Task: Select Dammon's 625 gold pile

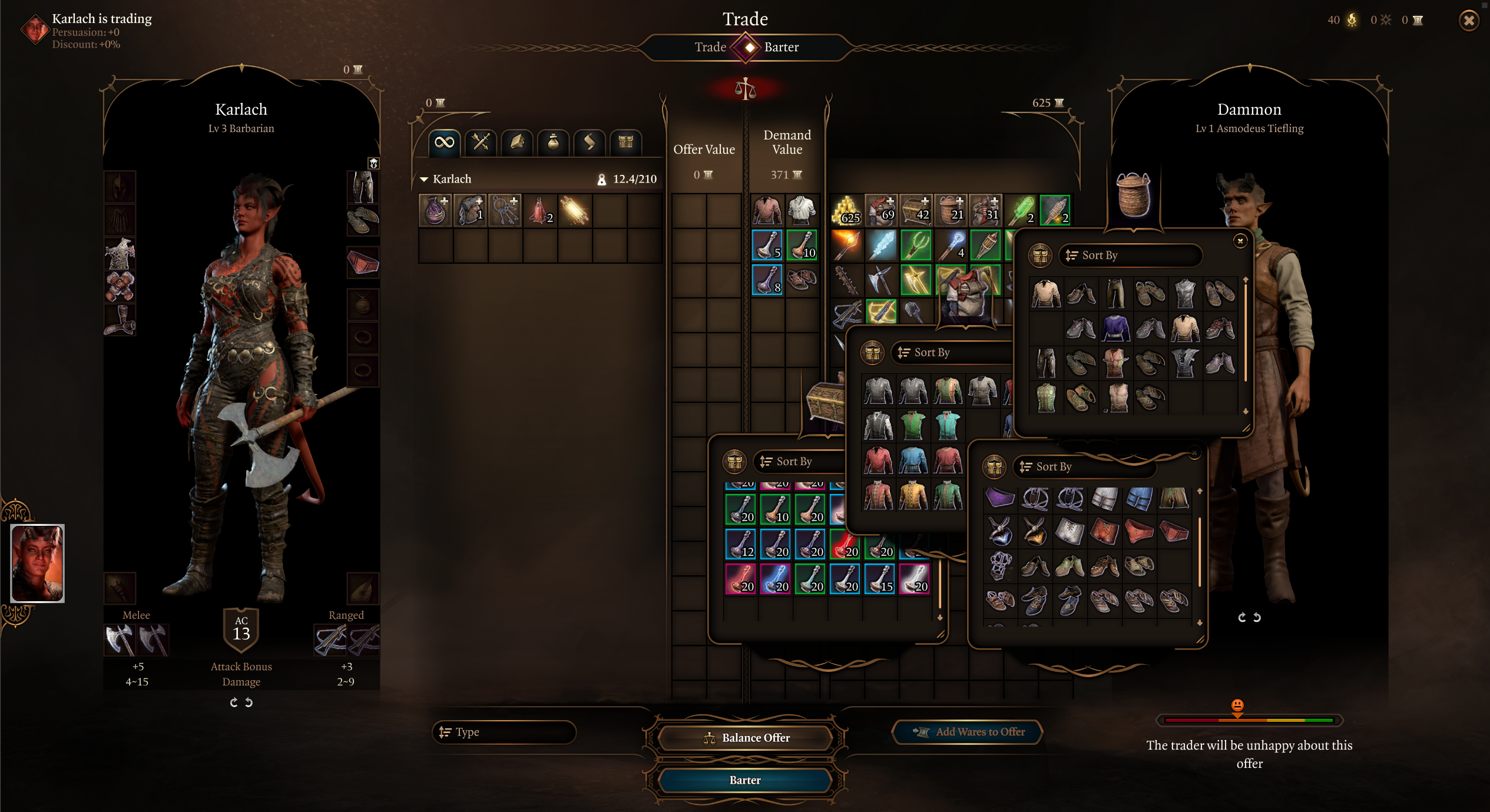Action: (846, 211)
